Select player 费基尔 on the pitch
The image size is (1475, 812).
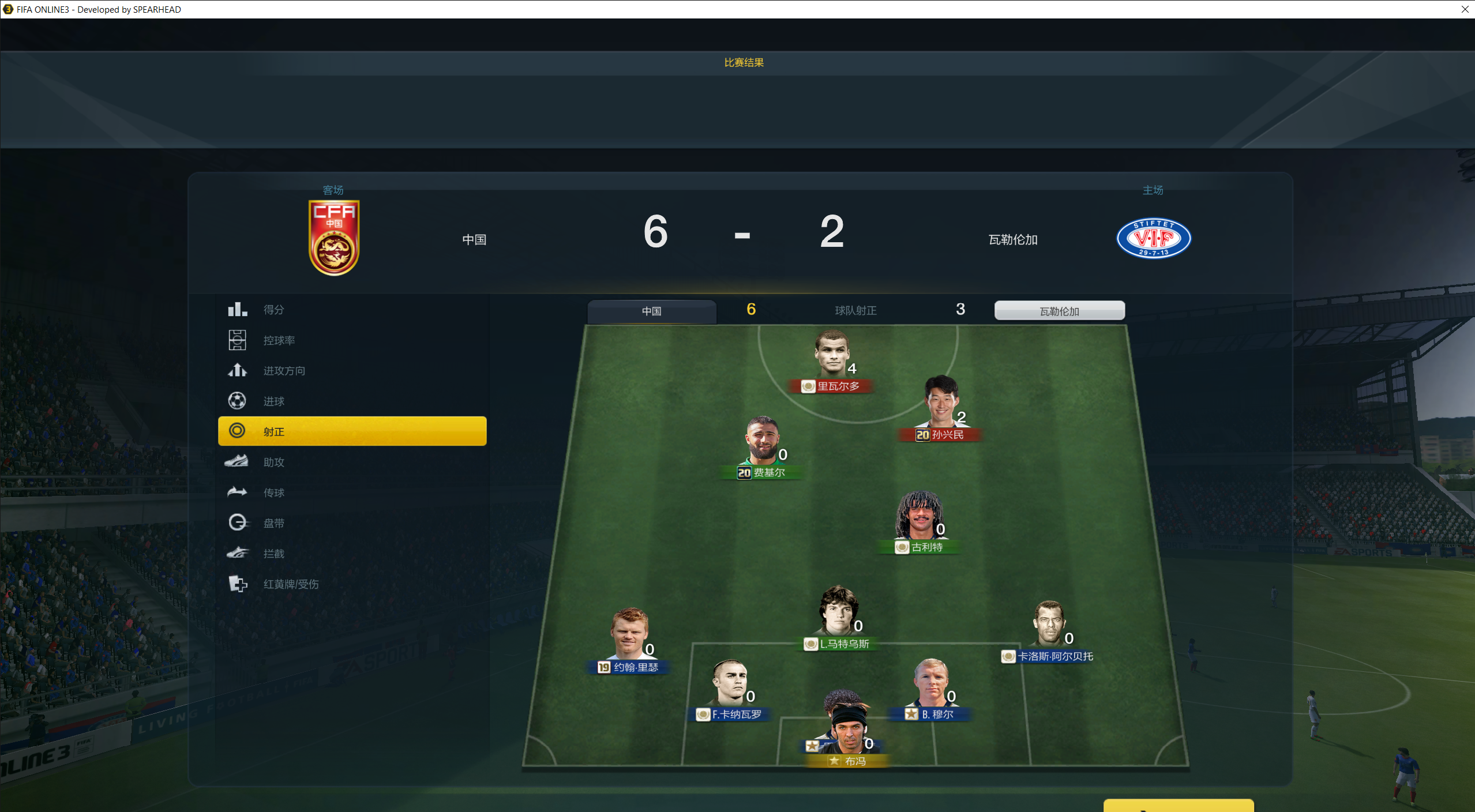762,443
